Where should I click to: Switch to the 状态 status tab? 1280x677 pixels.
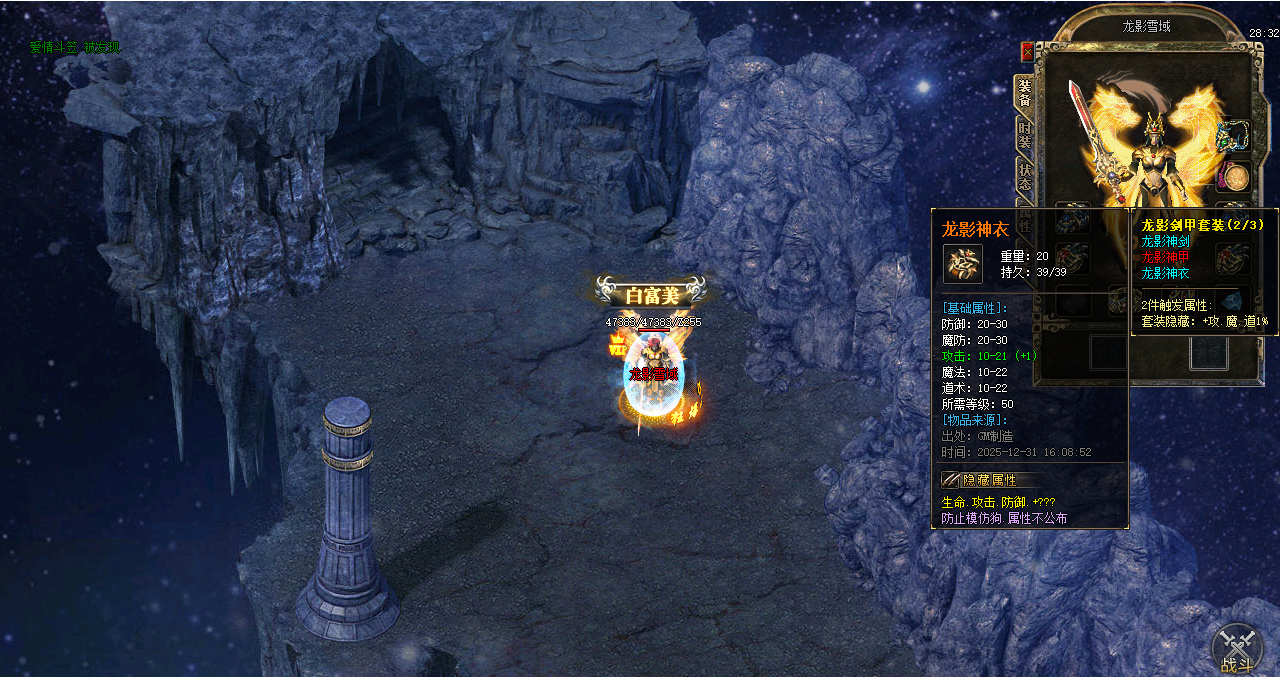pos(1025,178)
